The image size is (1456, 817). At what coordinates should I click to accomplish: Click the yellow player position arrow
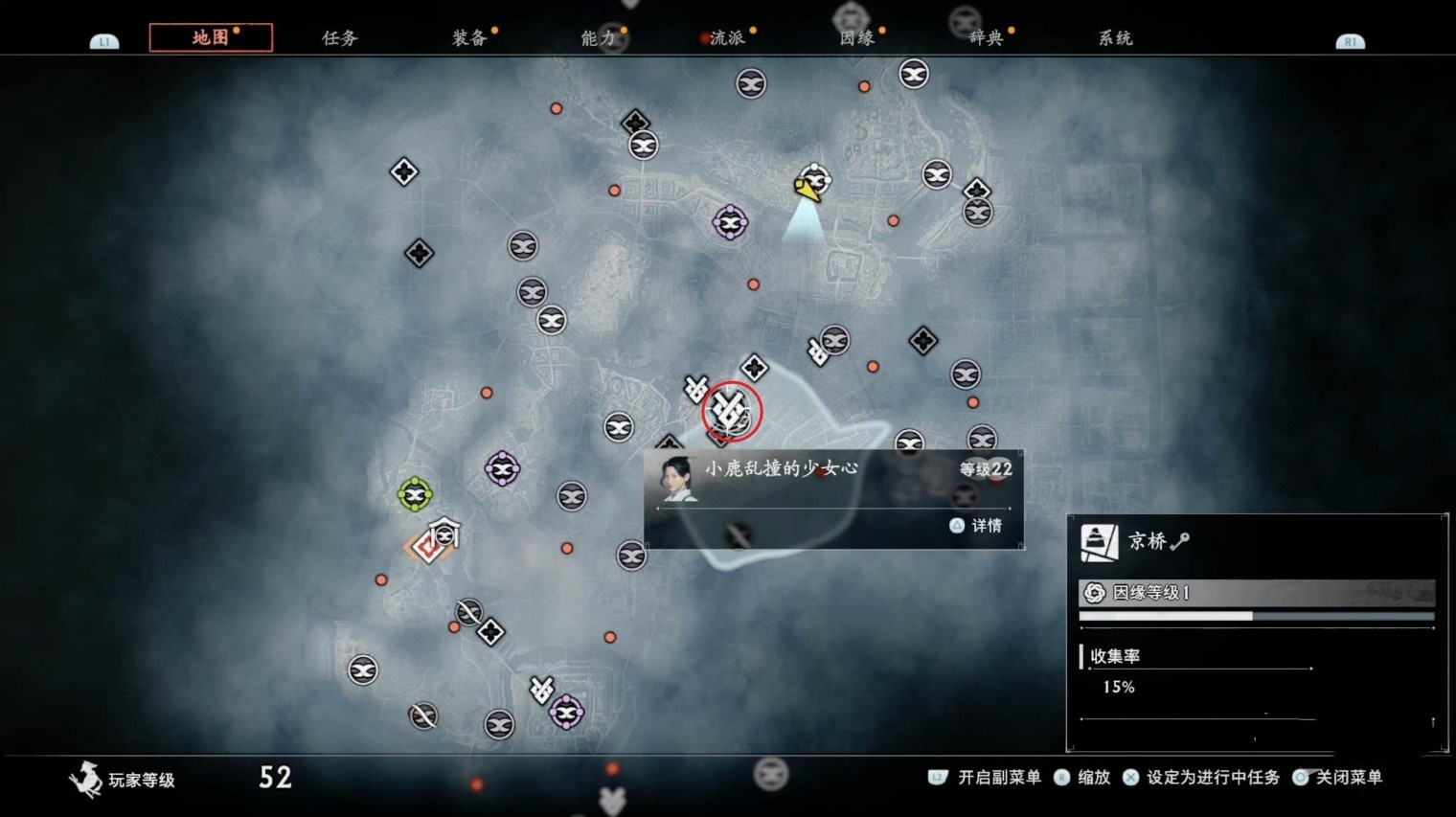tap(807, 190)
